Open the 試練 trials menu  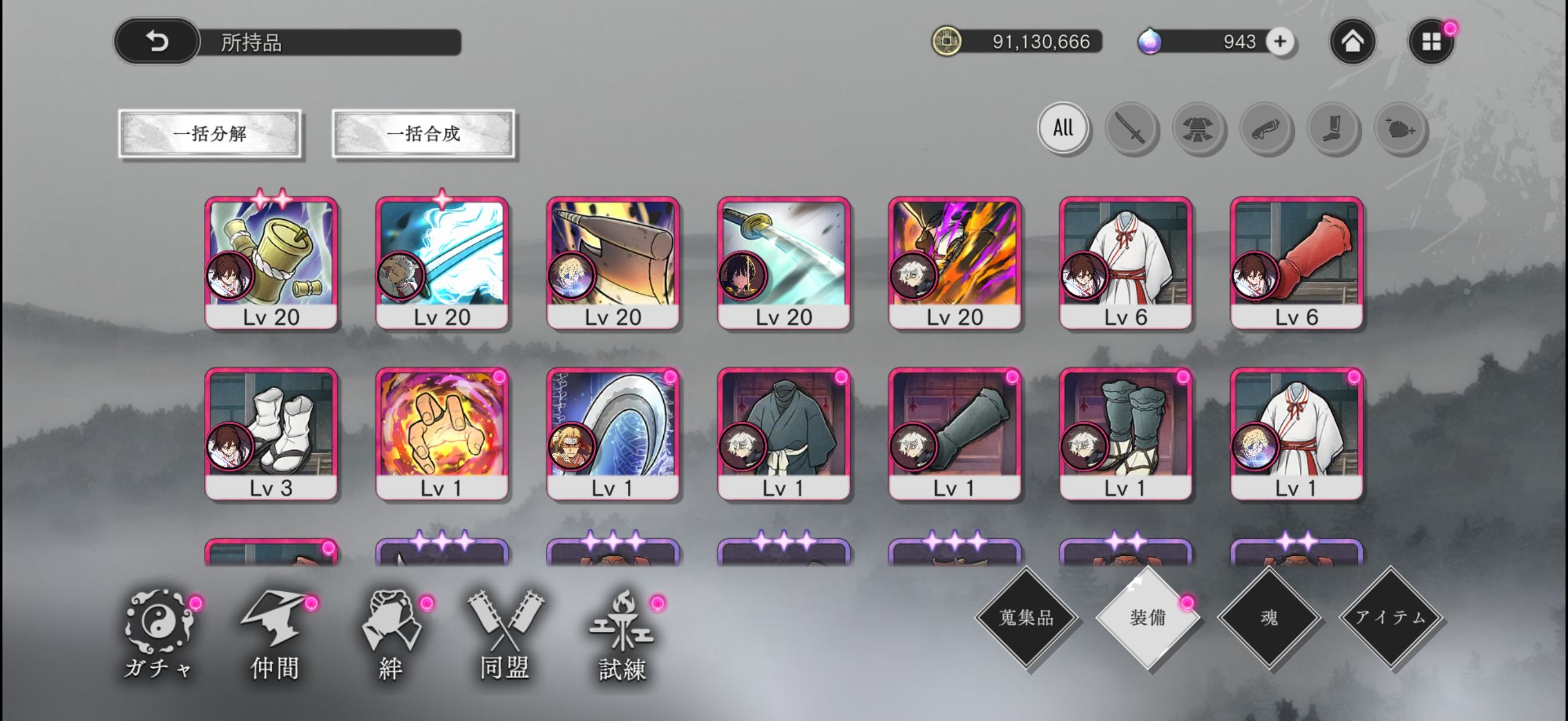coord(622,634)
